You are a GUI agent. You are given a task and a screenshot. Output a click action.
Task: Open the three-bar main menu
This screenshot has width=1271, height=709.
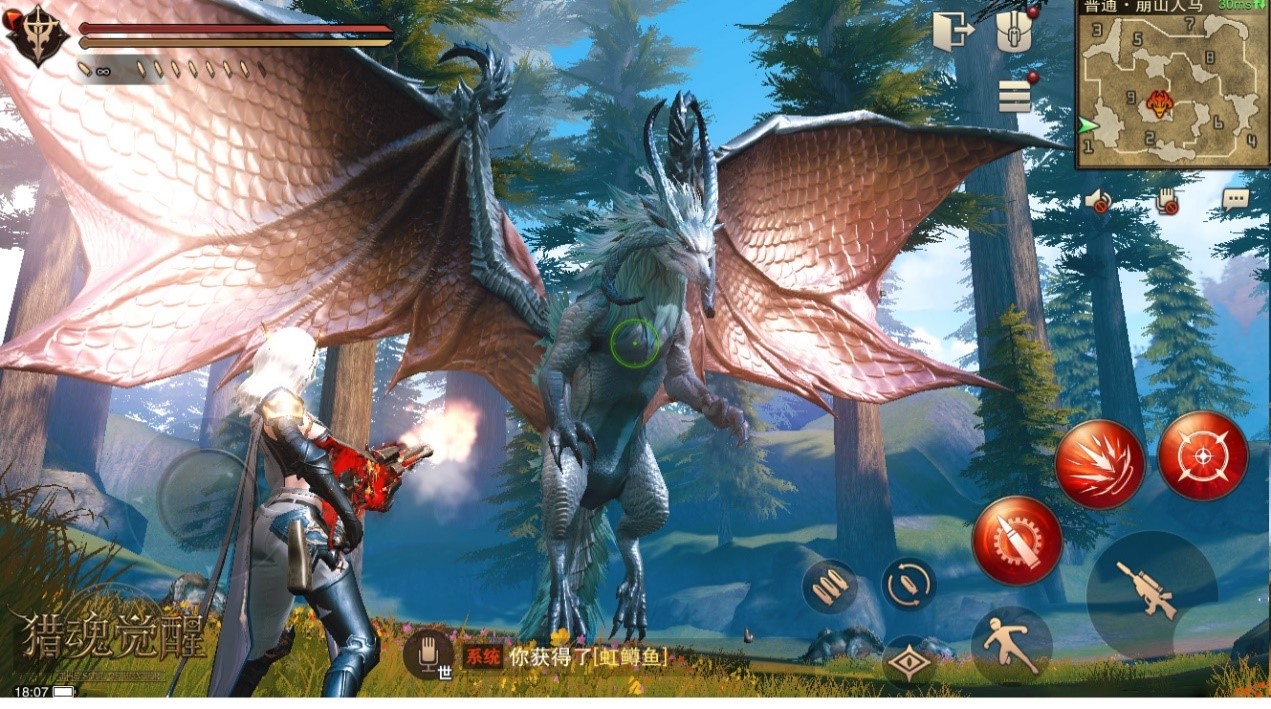[x=1014, y=95]
